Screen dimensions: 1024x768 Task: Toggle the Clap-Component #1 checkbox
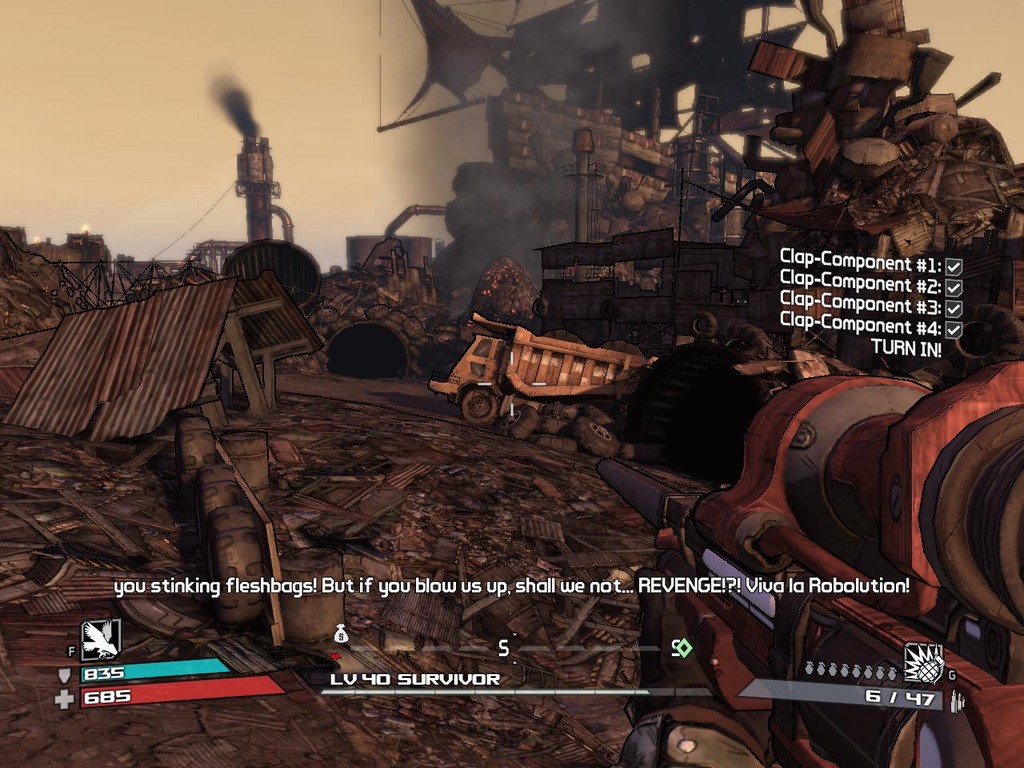coord(954,267)
